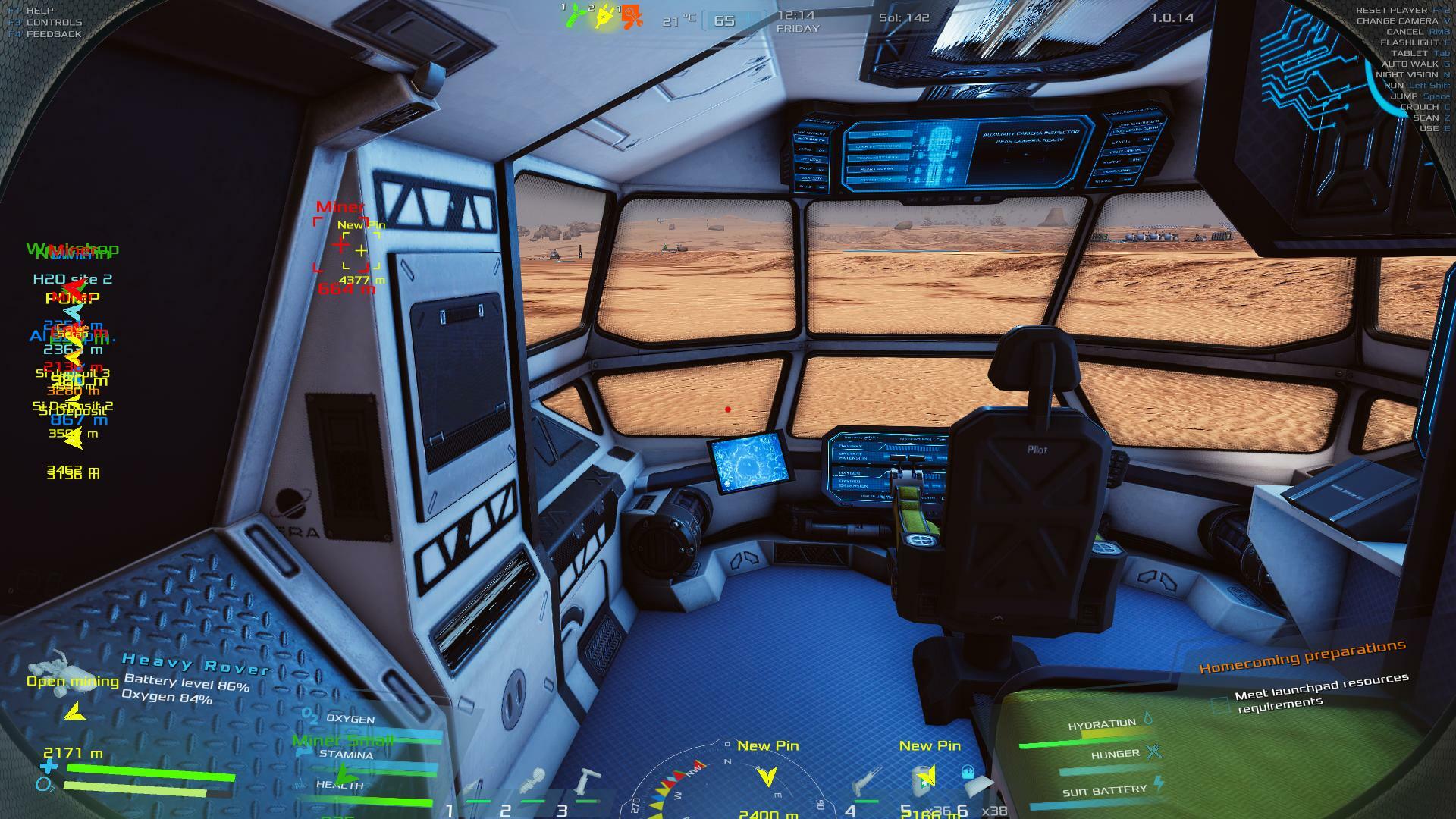Select hotbar slot 4 tool
This screenshot has height=819, width=1456.
[x=865, y=786]
